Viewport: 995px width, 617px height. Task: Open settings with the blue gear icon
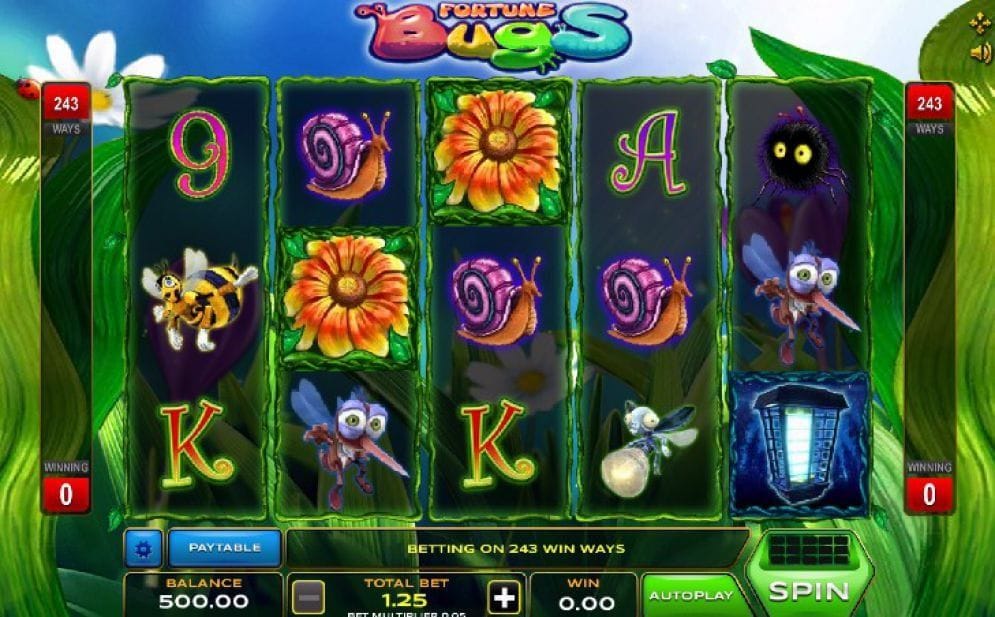(x=143, y=548)
